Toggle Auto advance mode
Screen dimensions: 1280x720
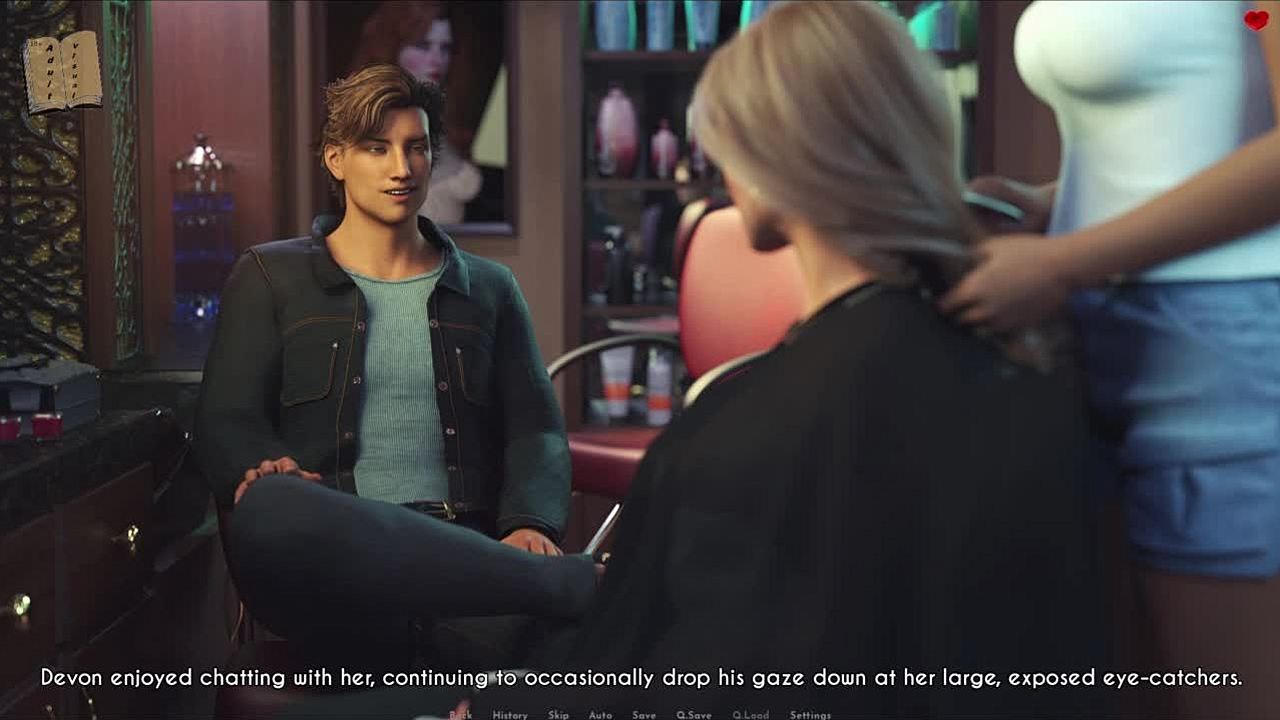coord(600,715)
